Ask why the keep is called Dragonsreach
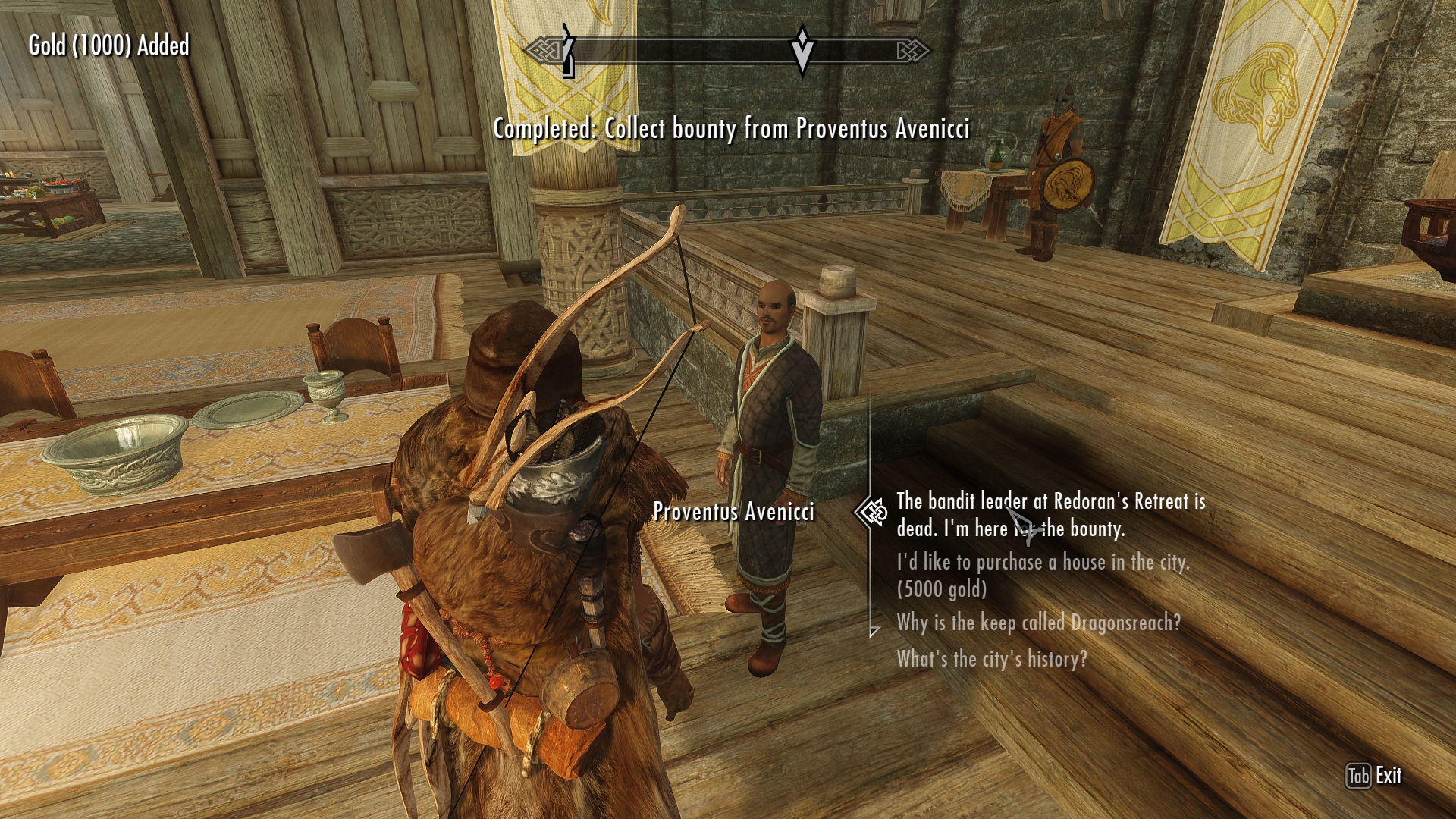Screen dimensions: 1456x819 (x=1038, y=623)
